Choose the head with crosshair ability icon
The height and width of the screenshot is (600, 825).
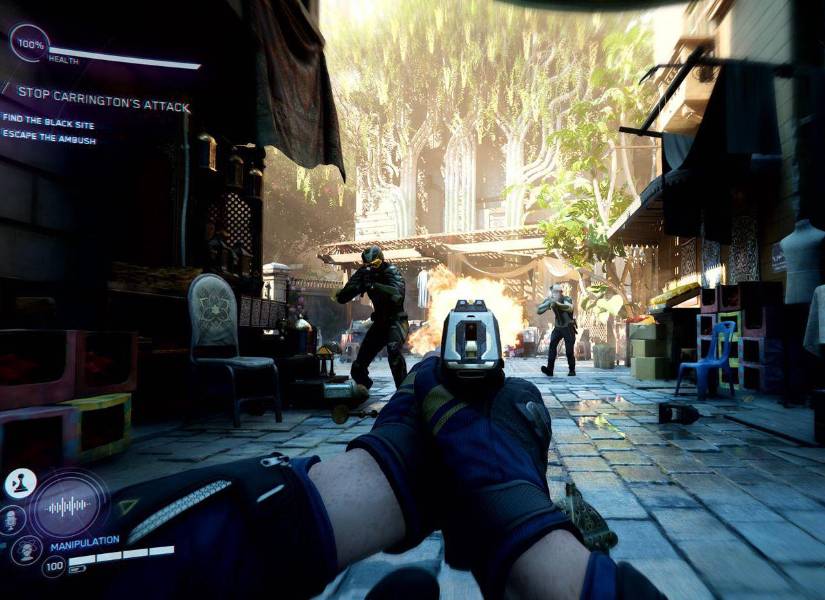pyautogui.click(x=27, y=549)
